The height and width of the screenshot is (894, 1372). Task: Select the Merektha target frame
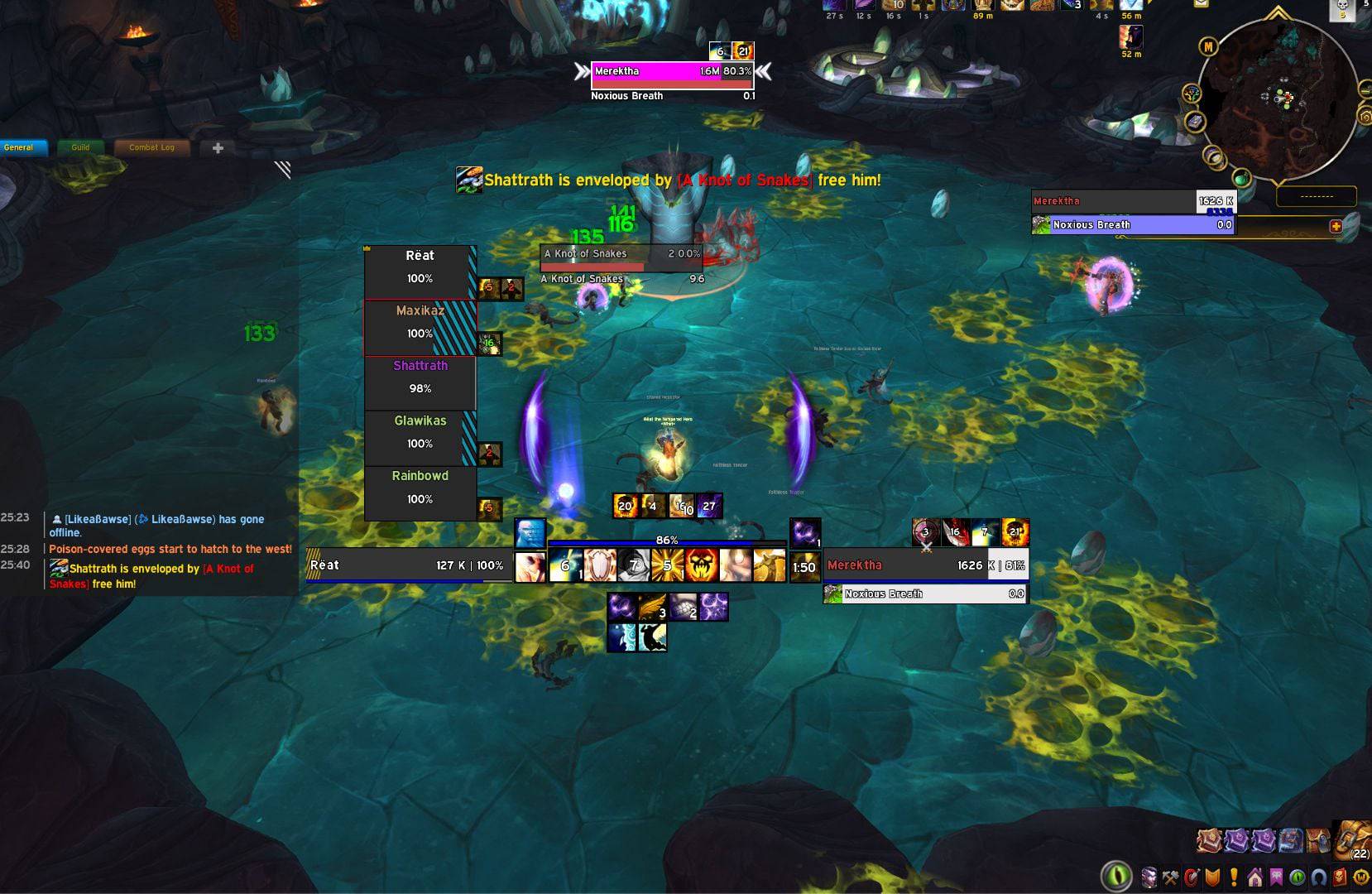pyautogui.click(x=925, y=565)
